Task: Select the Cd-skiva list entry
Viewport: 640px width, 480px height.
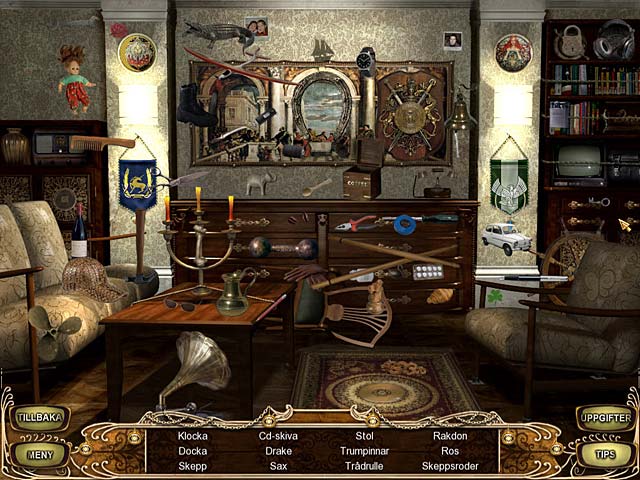Action: pyautogui.click(x=279, y=436)
